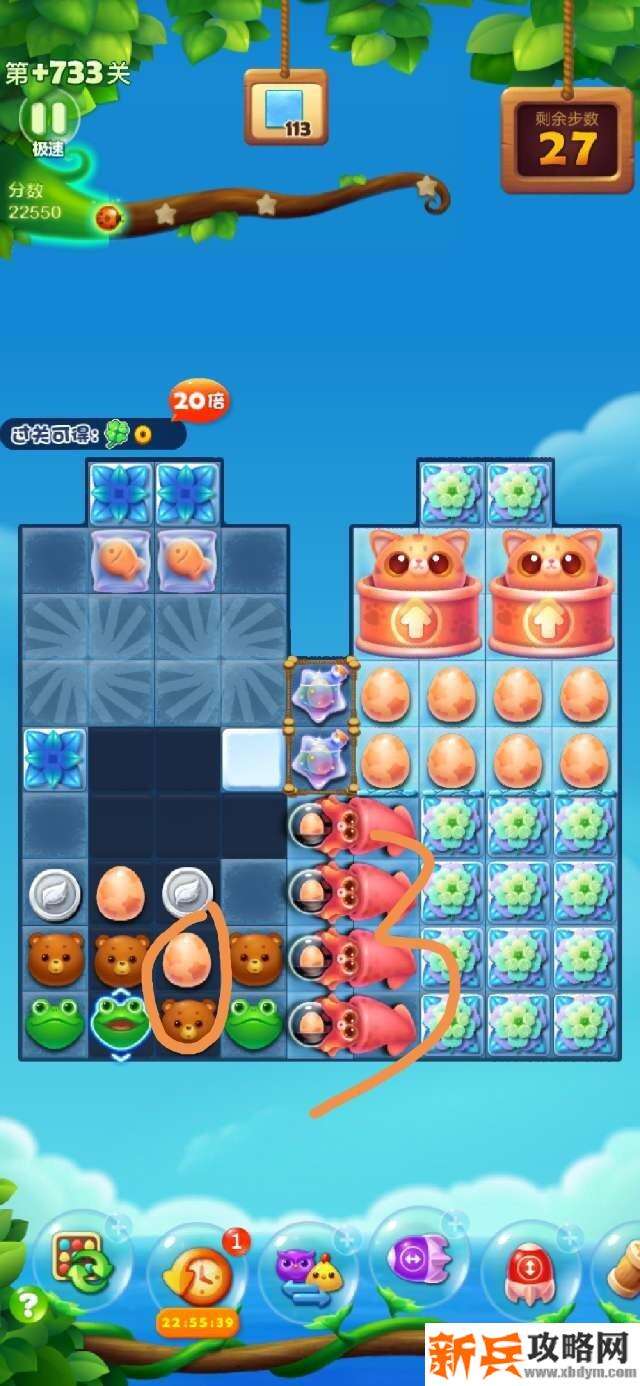
Task: Tap the blue ice-tile target sign showing 113
Action: coord(286,109)
